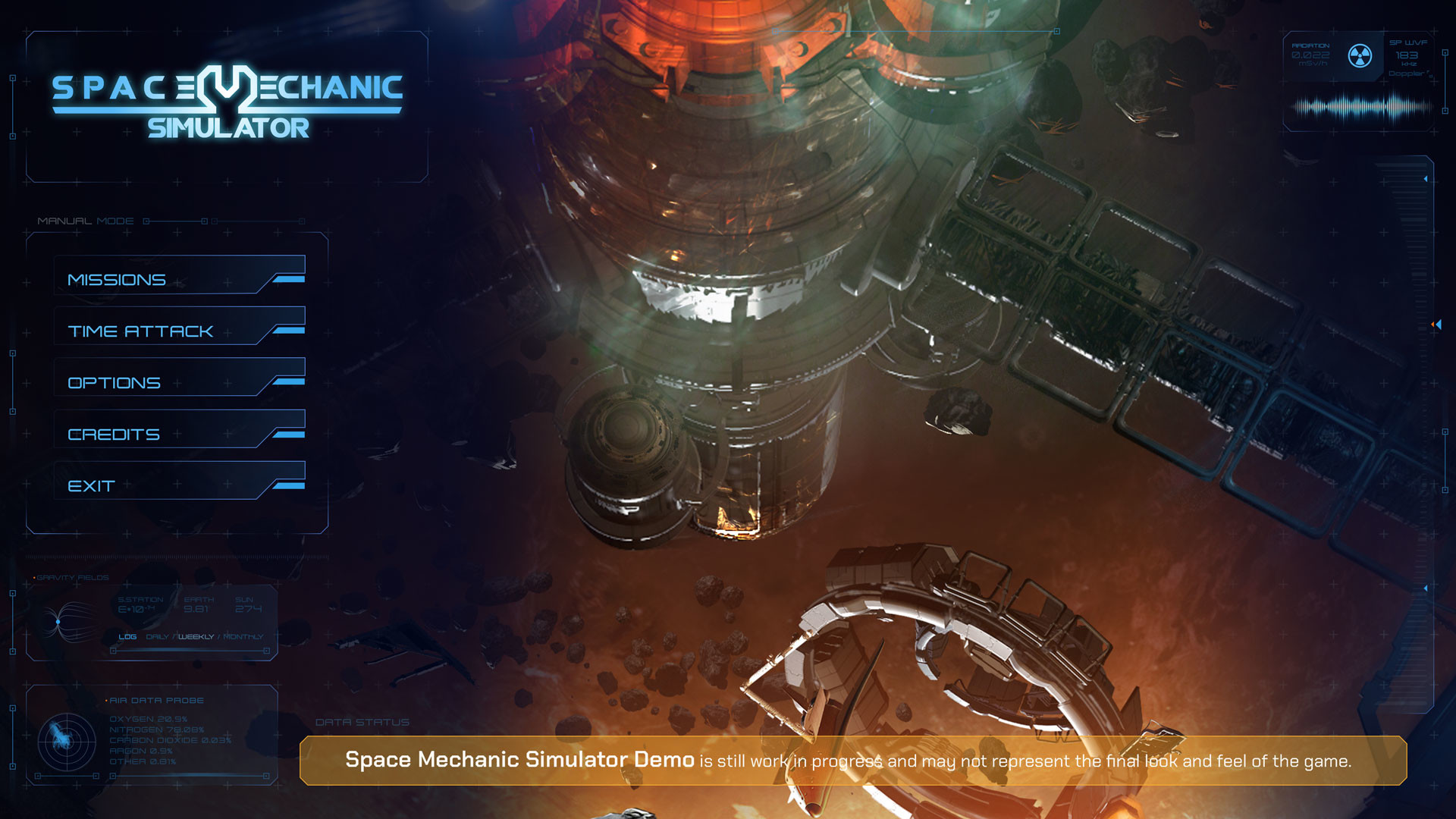Switch gravity log to Monthly view
The width and height of the screenshot is (1456, 819).
pos(241,638)
